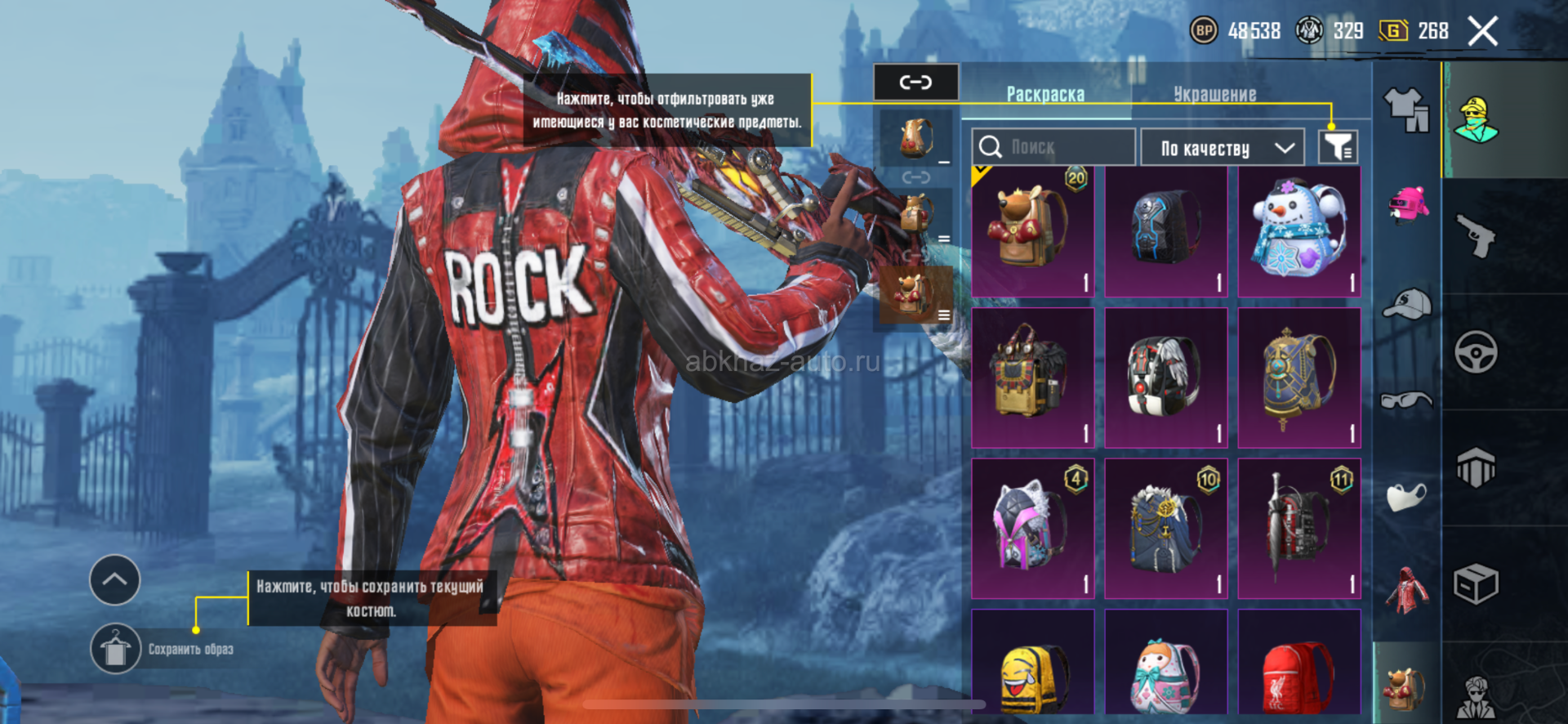This screenshot has width=1568, height=724.
Task: Toggle the owned-items filter funnel button
Action: click(x=1338, y=147)
